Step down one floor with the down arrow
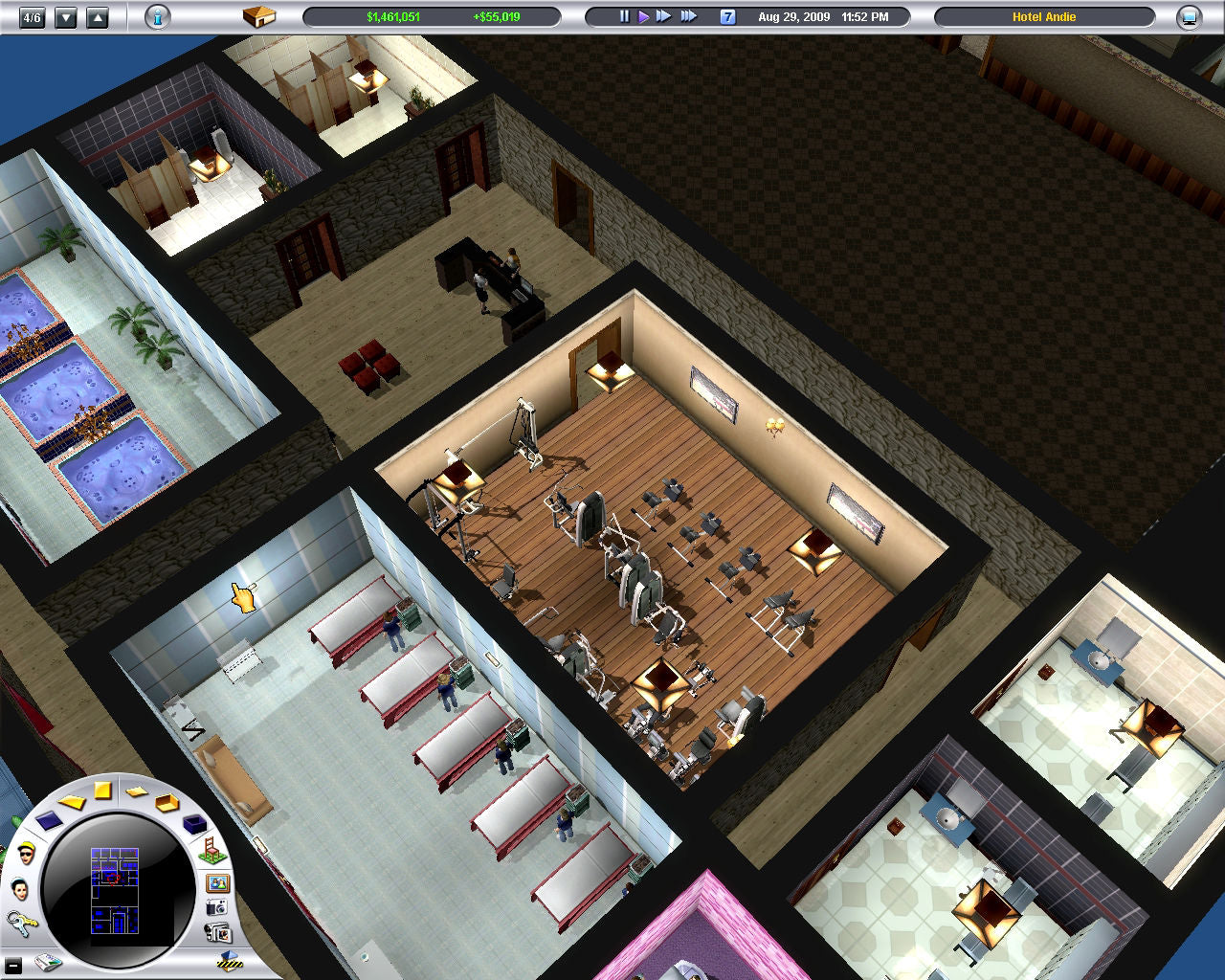1225x980 pixels. [x=65, y=15]
